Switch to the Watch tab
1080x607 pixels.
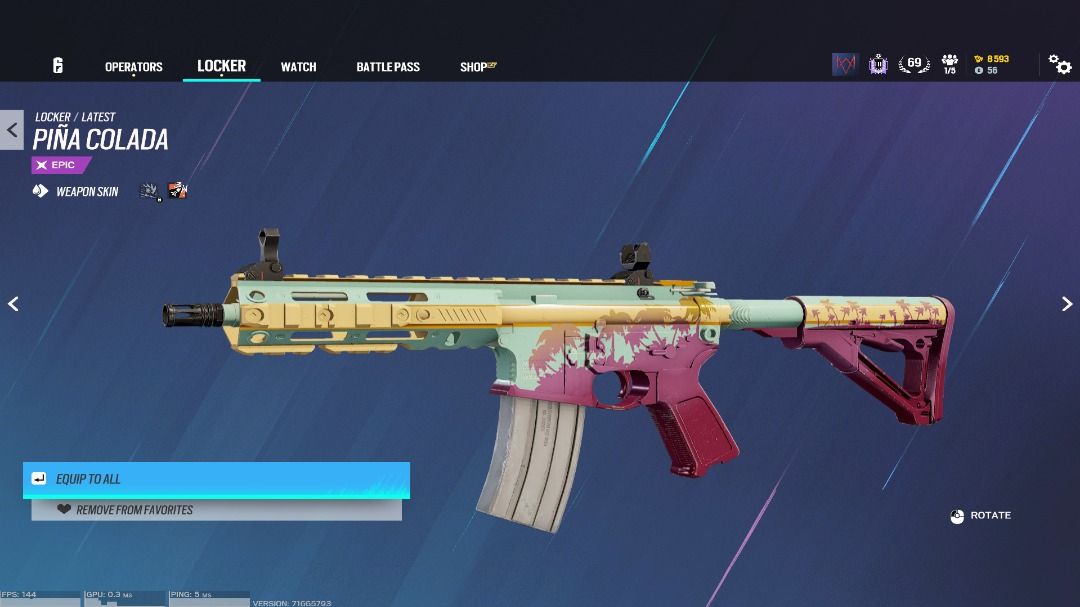298,67
